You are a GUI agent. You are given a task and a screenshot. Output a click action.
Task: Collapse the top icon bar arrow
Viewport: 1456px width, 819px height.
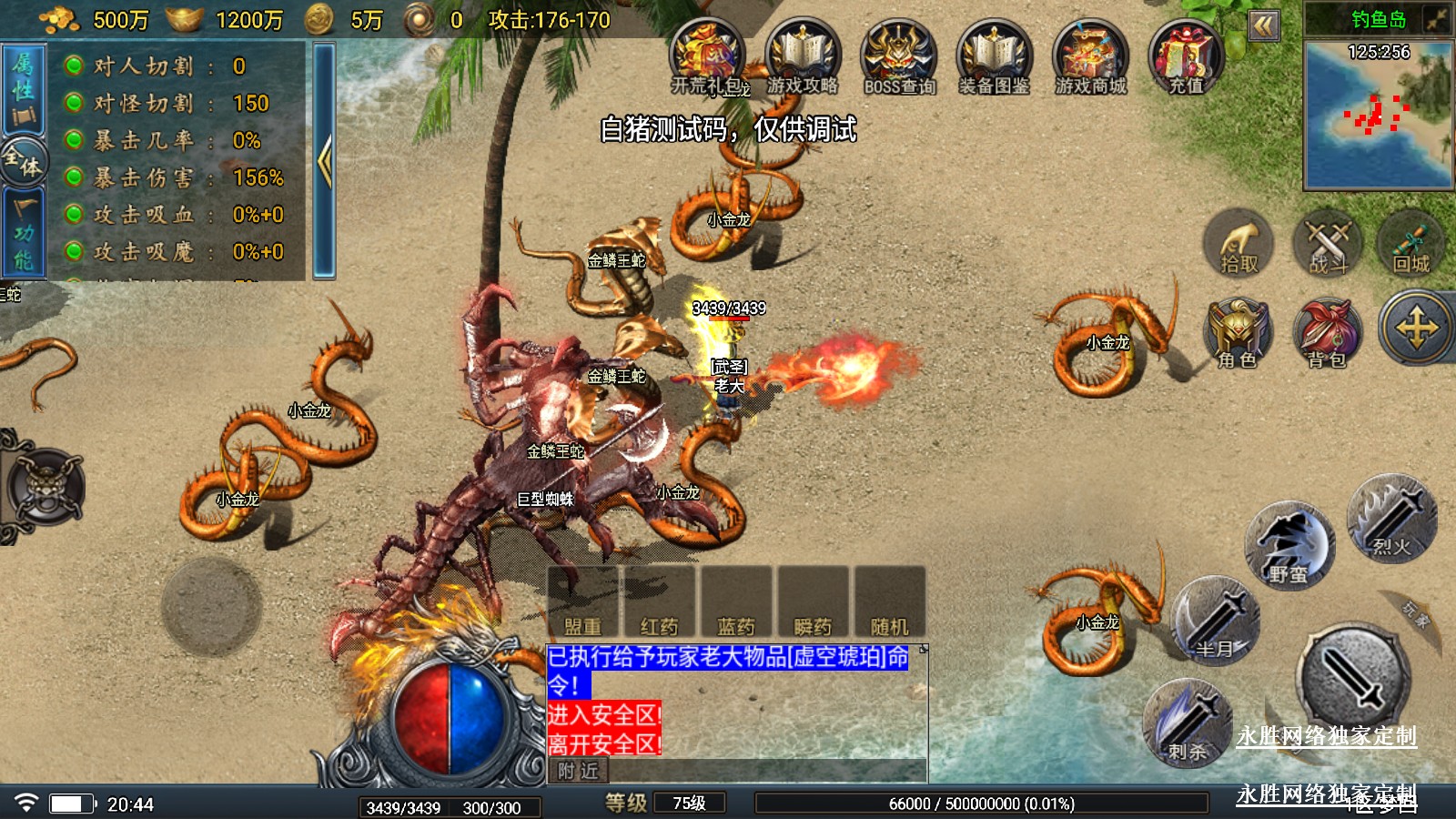click(1263, 25)
